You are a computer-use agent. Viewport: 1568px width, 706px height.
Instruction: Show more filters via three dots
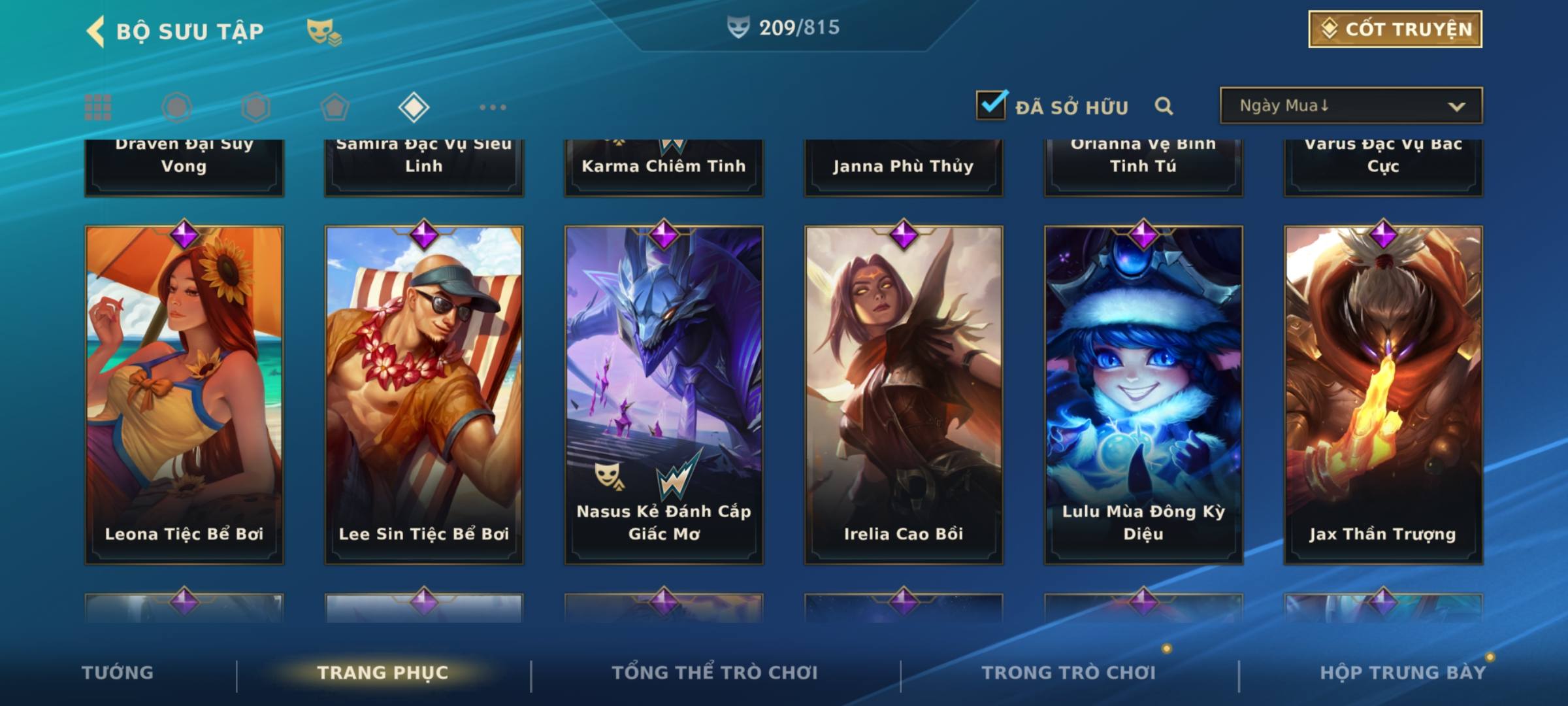(x=493, y=107)
